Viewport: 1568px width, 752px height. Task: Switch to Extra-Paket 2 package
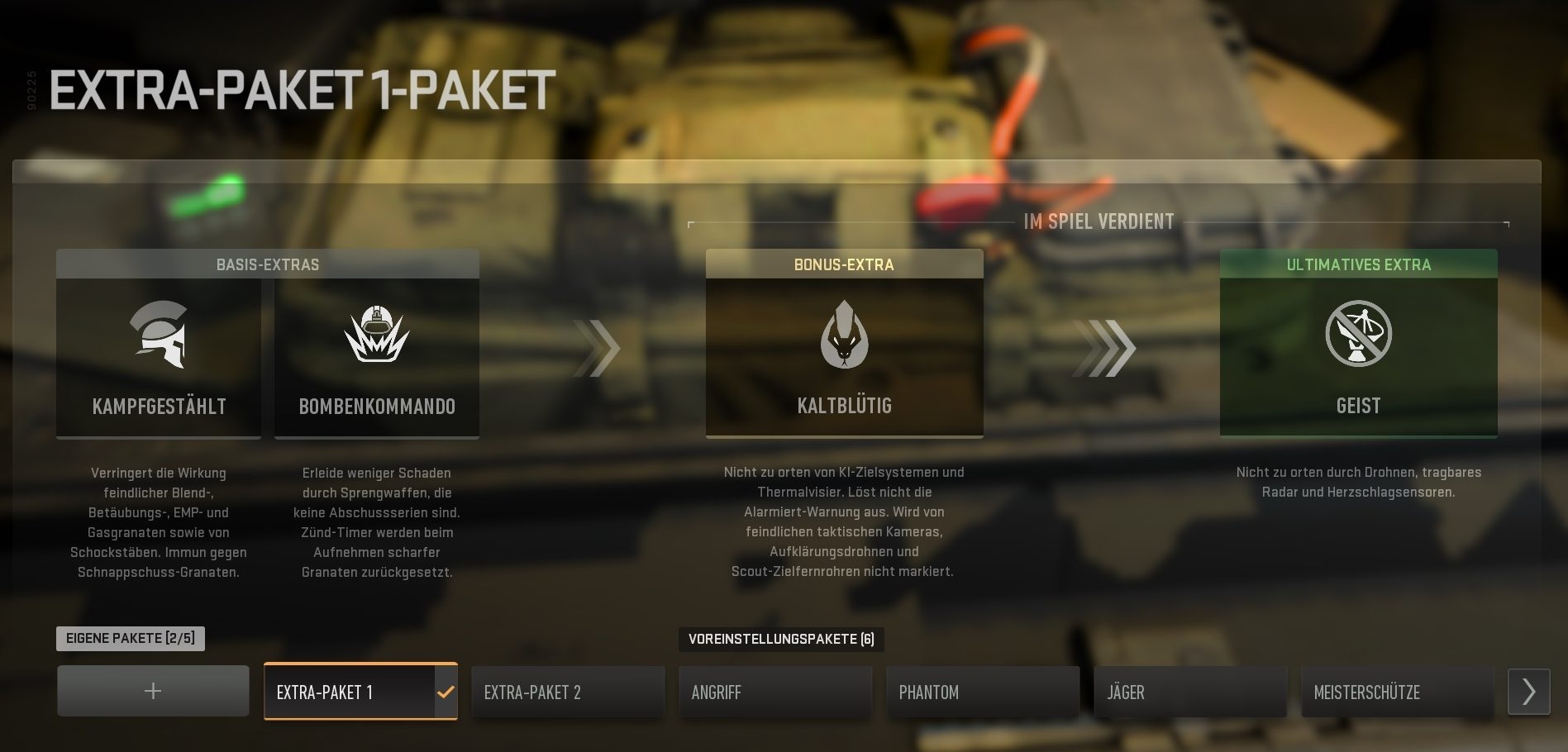coord(568,692)
